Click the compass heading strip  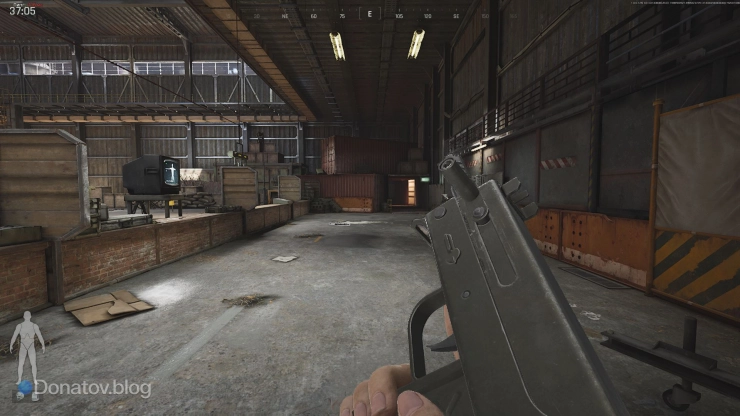370,15
